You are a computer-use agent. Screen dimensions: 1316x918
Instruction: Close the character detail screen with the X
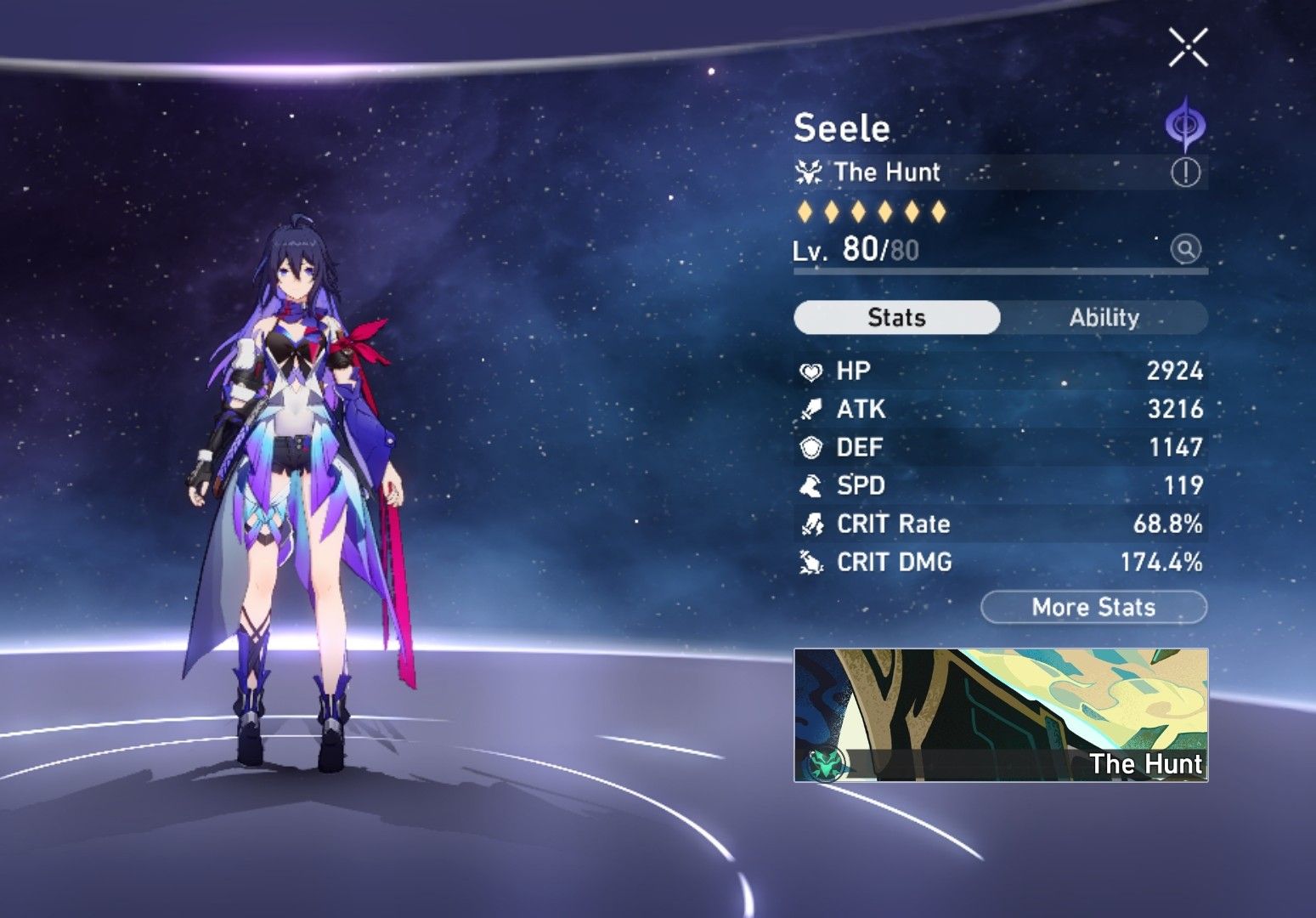(1187, 48)
